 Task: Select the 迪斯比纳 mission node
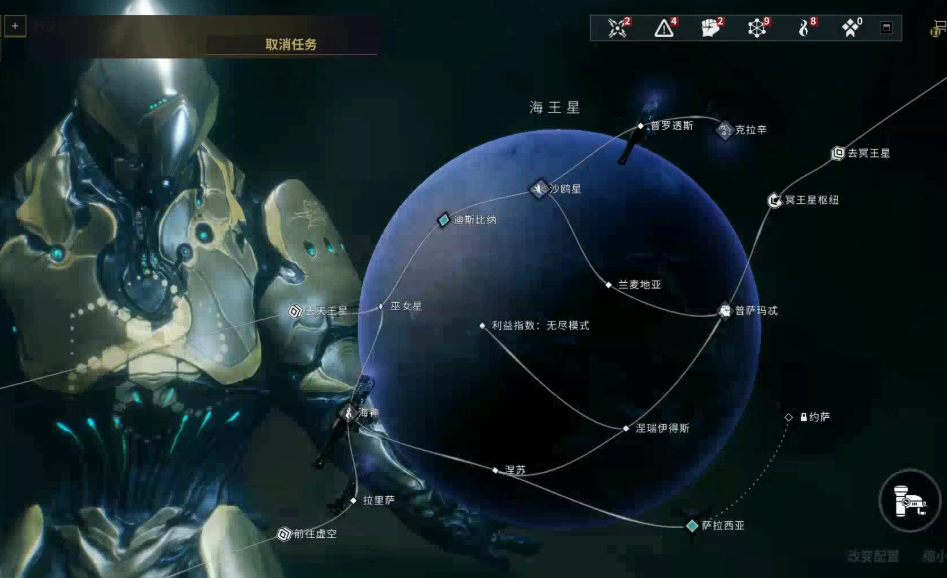444,220
